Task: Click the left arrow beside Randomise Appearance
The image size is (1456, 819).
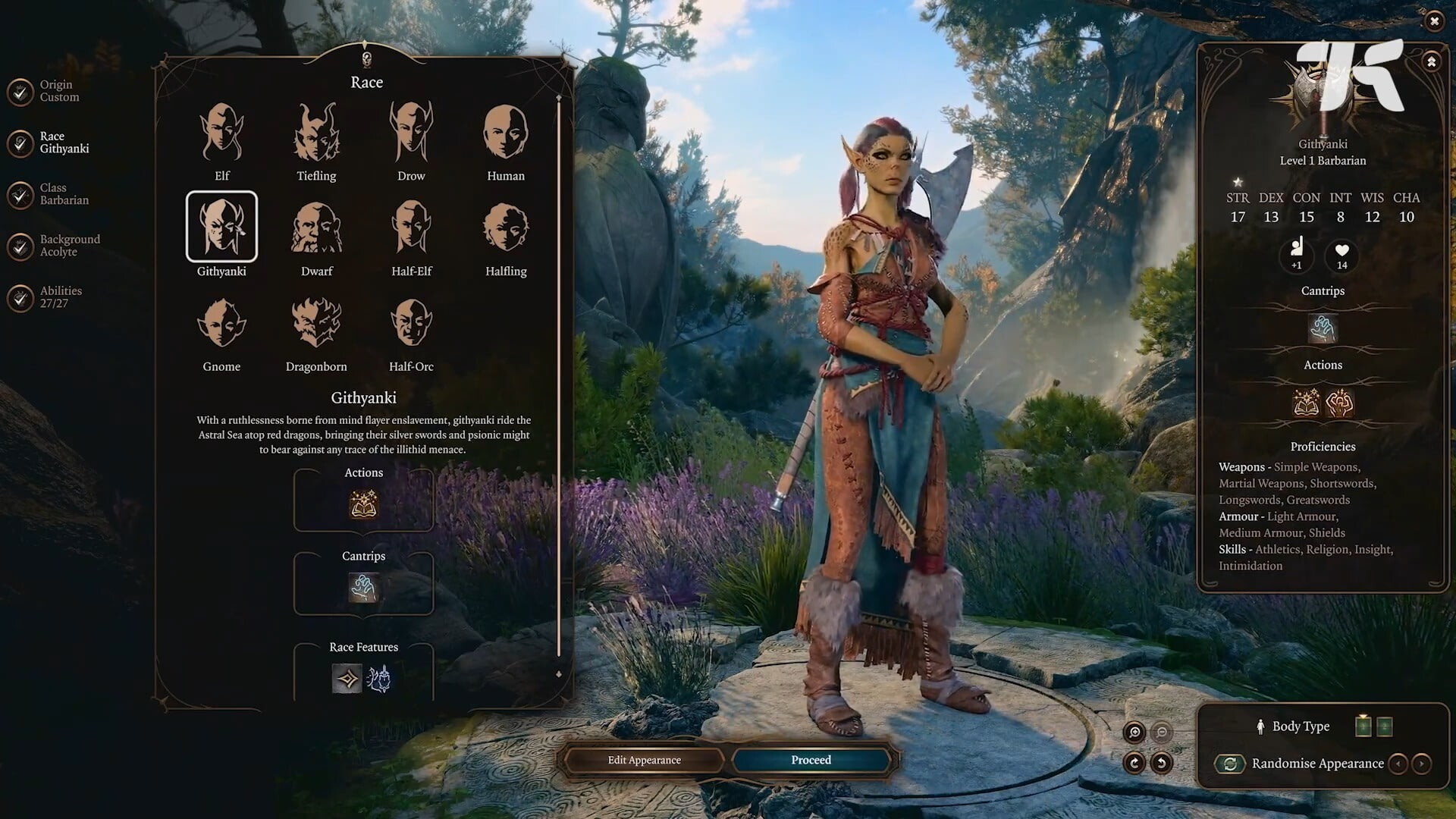Action: coord(1398,764)
